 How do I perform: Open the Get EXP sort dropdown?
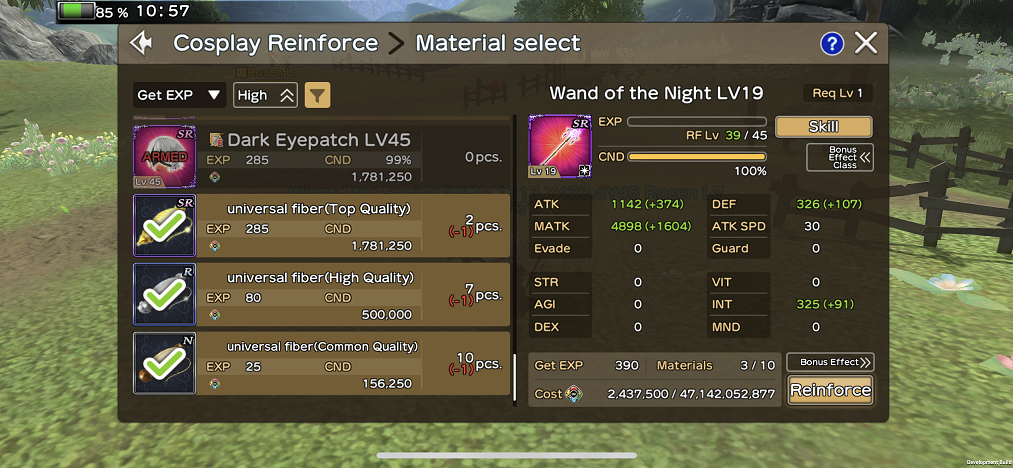pos(180,95)
